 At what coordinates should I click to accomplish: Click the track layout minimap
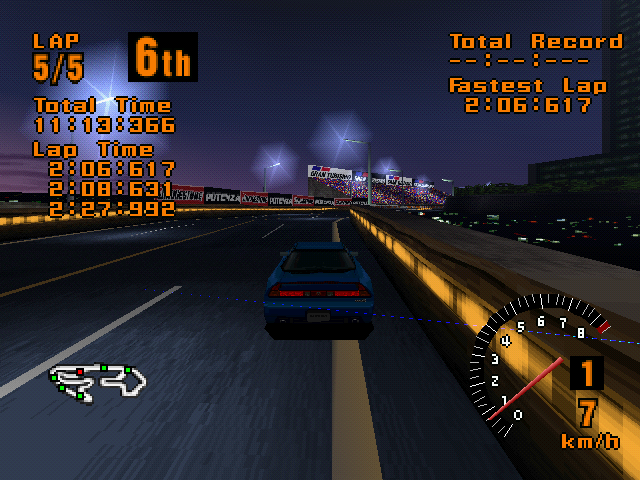(99, 380)
